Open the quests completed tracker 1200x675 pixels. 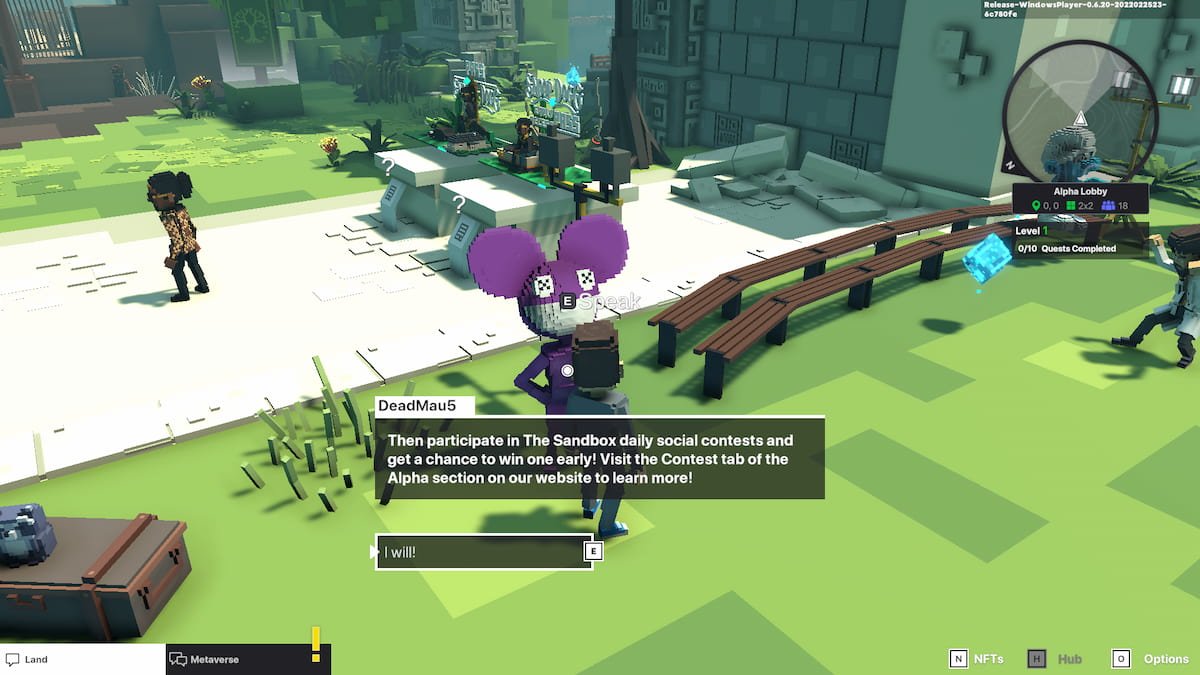(x=1078, y=249)
